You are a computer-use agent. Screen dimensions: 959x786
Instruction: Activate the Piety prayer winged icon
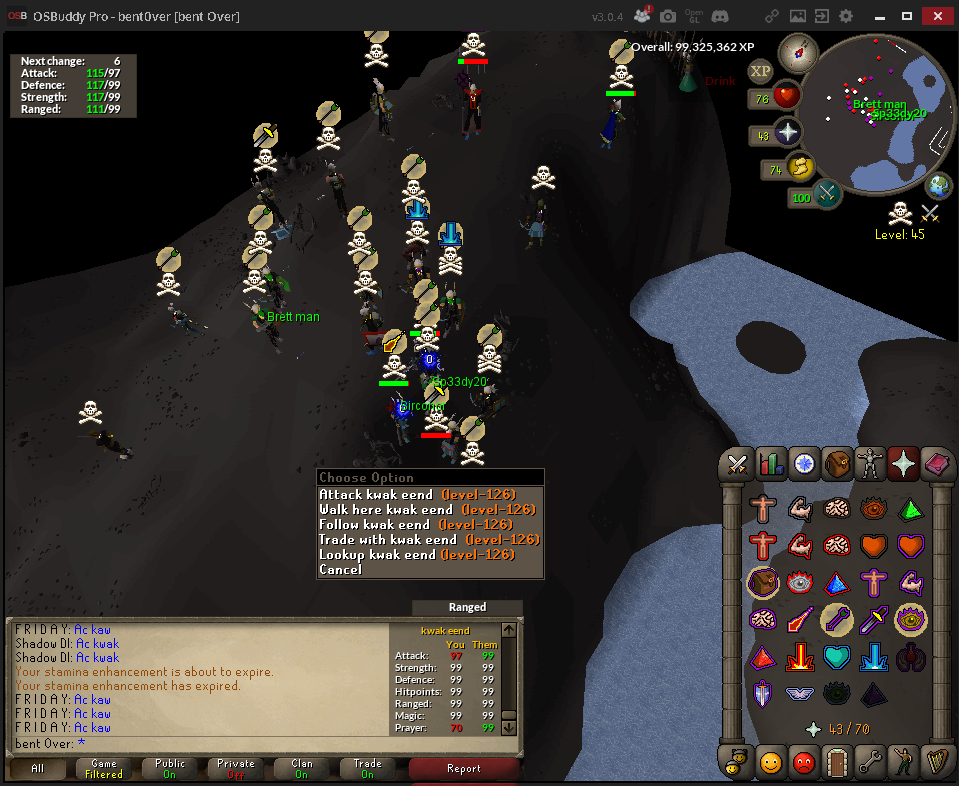pyautogui.click(x=800, y=693)
